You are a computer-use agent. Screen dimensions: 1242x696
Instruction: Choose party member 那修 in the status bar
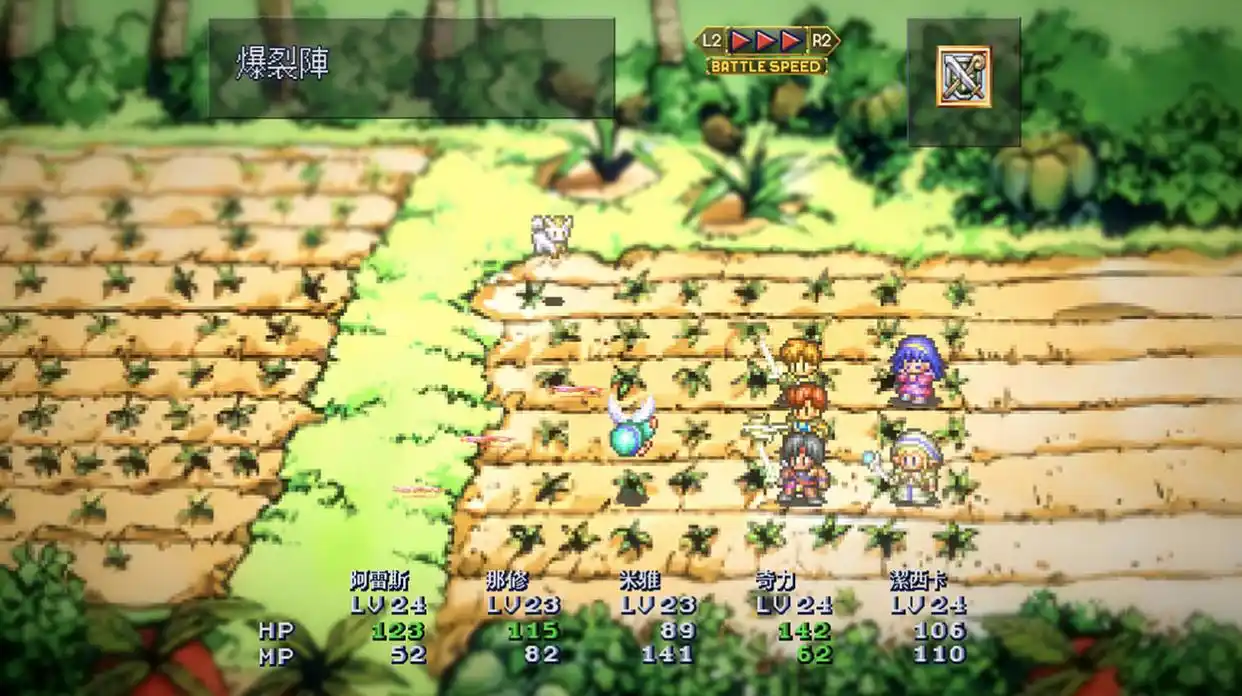[507, 581]
